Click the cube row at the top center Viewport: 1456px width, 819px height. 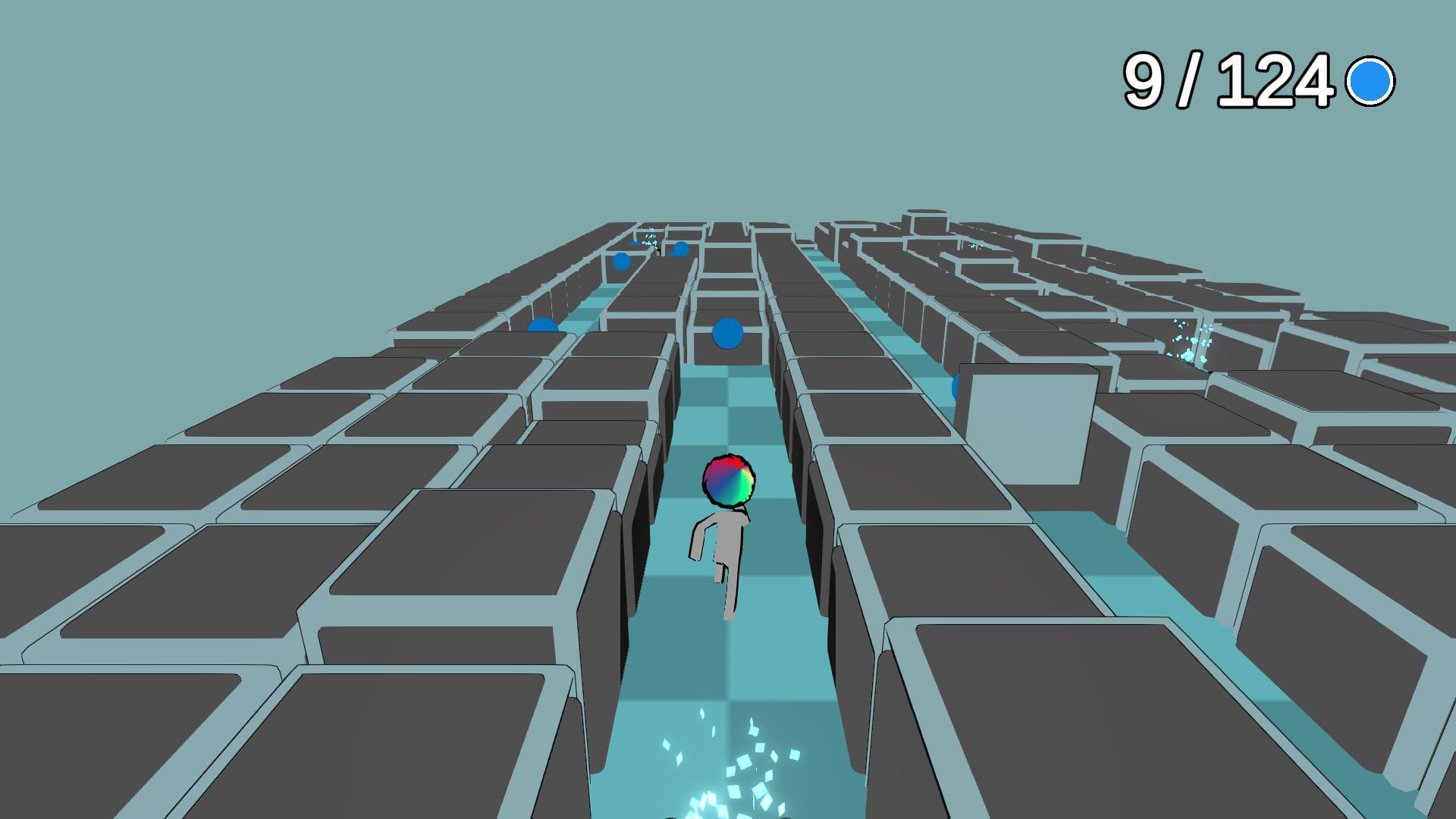[728, 227]
